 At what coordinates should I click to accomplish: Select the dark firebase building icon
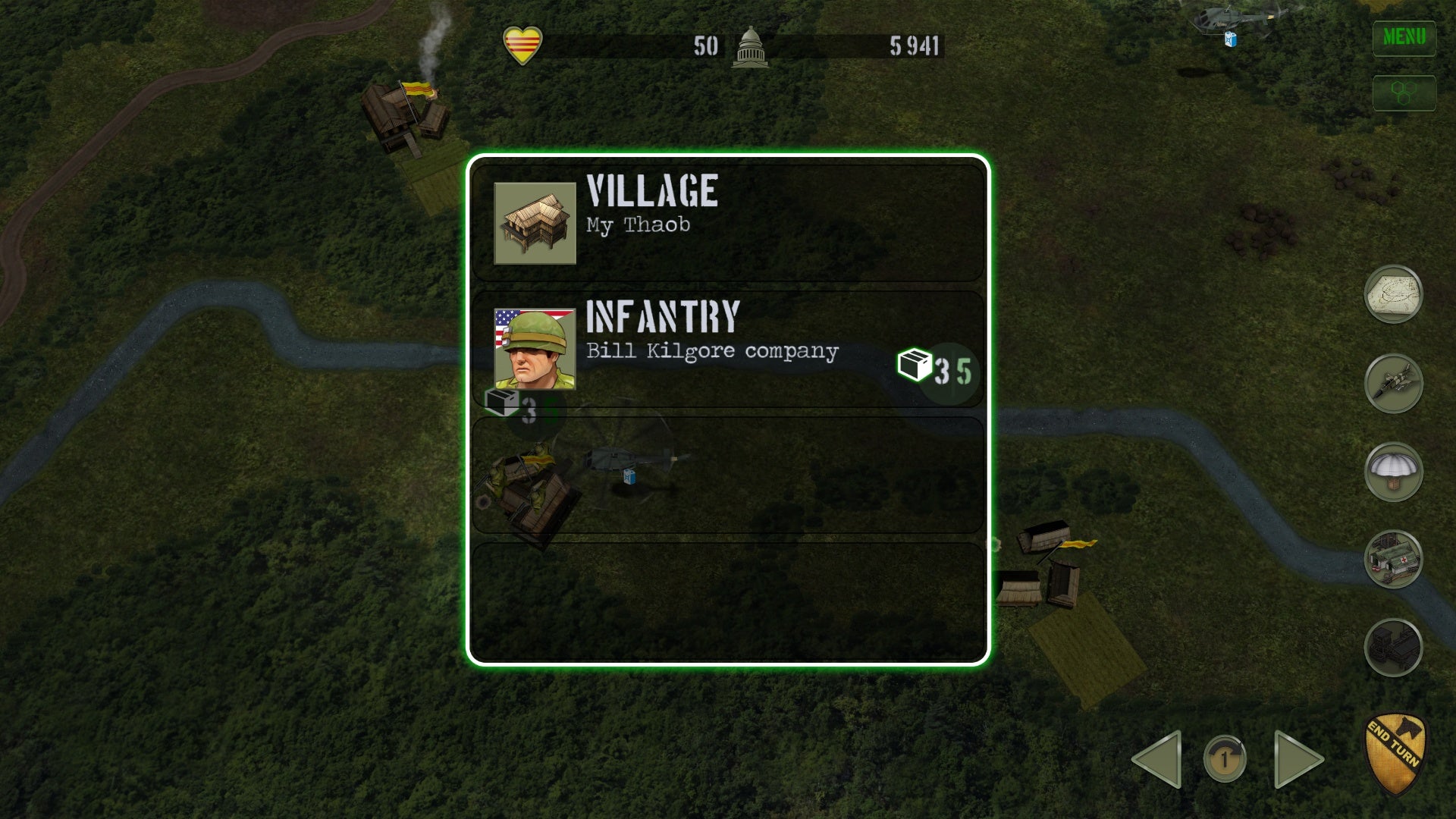point(1393,648)
